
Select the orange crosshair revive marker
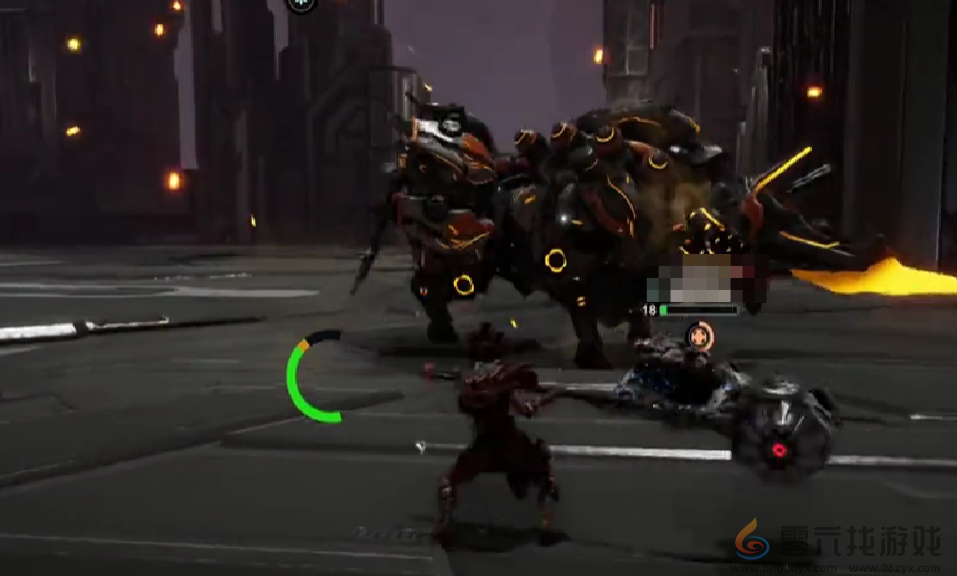tap(701, 335)
